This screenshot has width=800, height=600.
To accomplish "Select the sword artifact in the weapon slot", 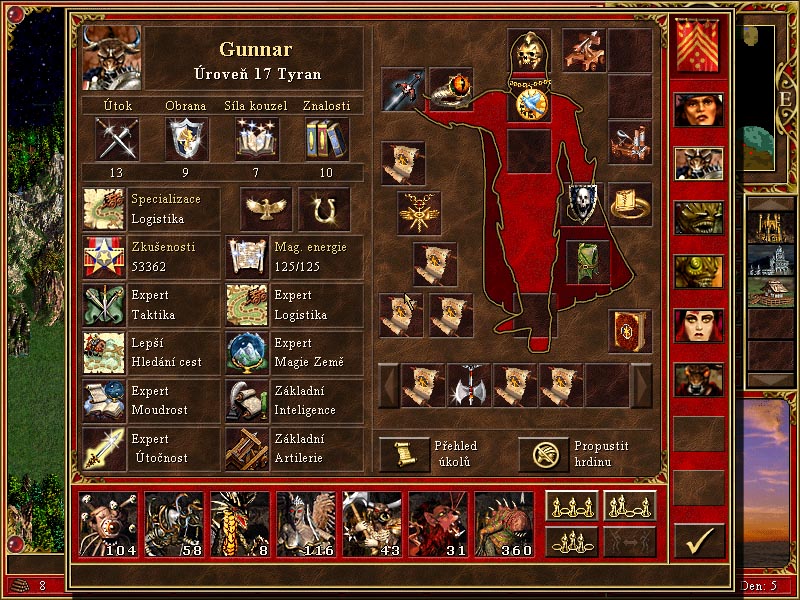I will coord(402,90).
